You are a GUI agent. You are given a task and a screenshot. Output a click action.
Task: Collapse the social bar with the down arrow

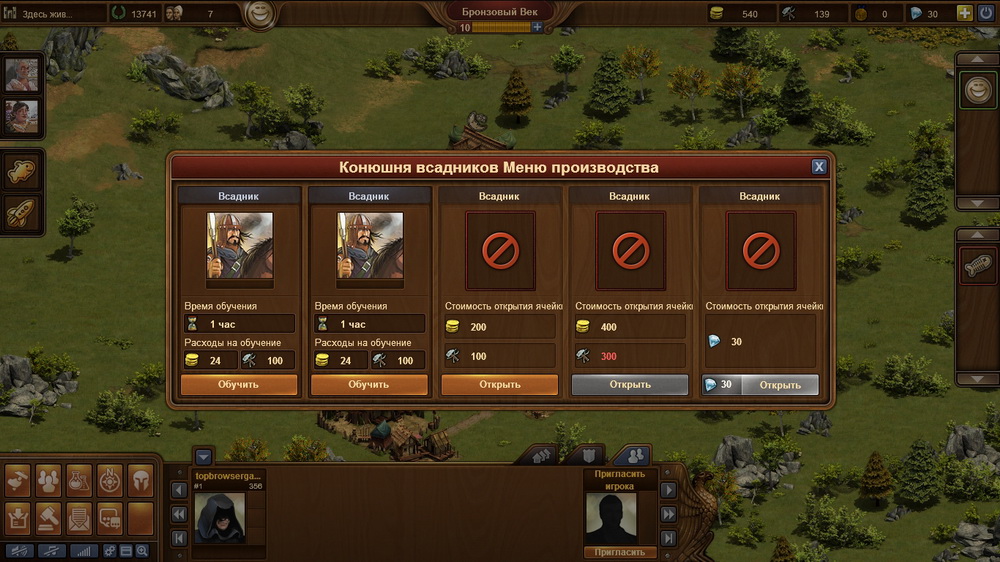(x=203, y=456)
